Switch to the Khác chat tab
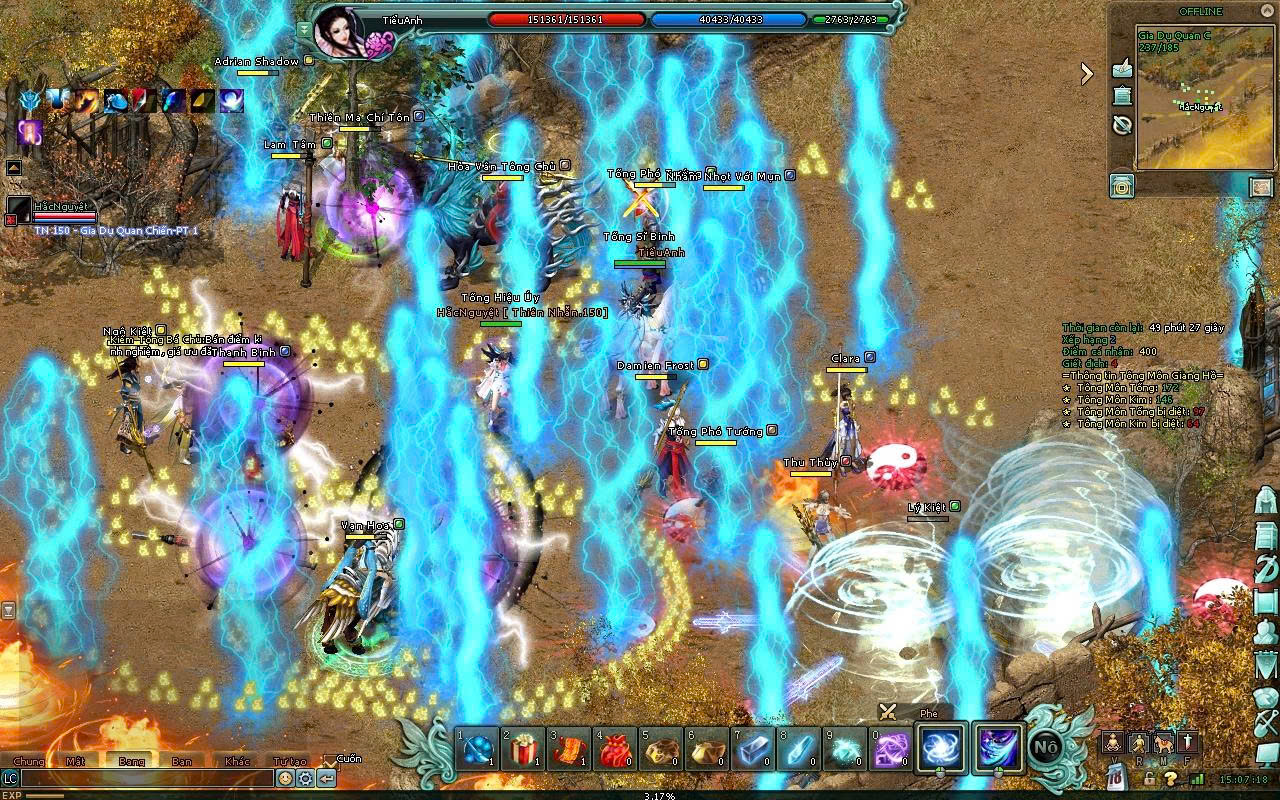 tap(238, 761)
